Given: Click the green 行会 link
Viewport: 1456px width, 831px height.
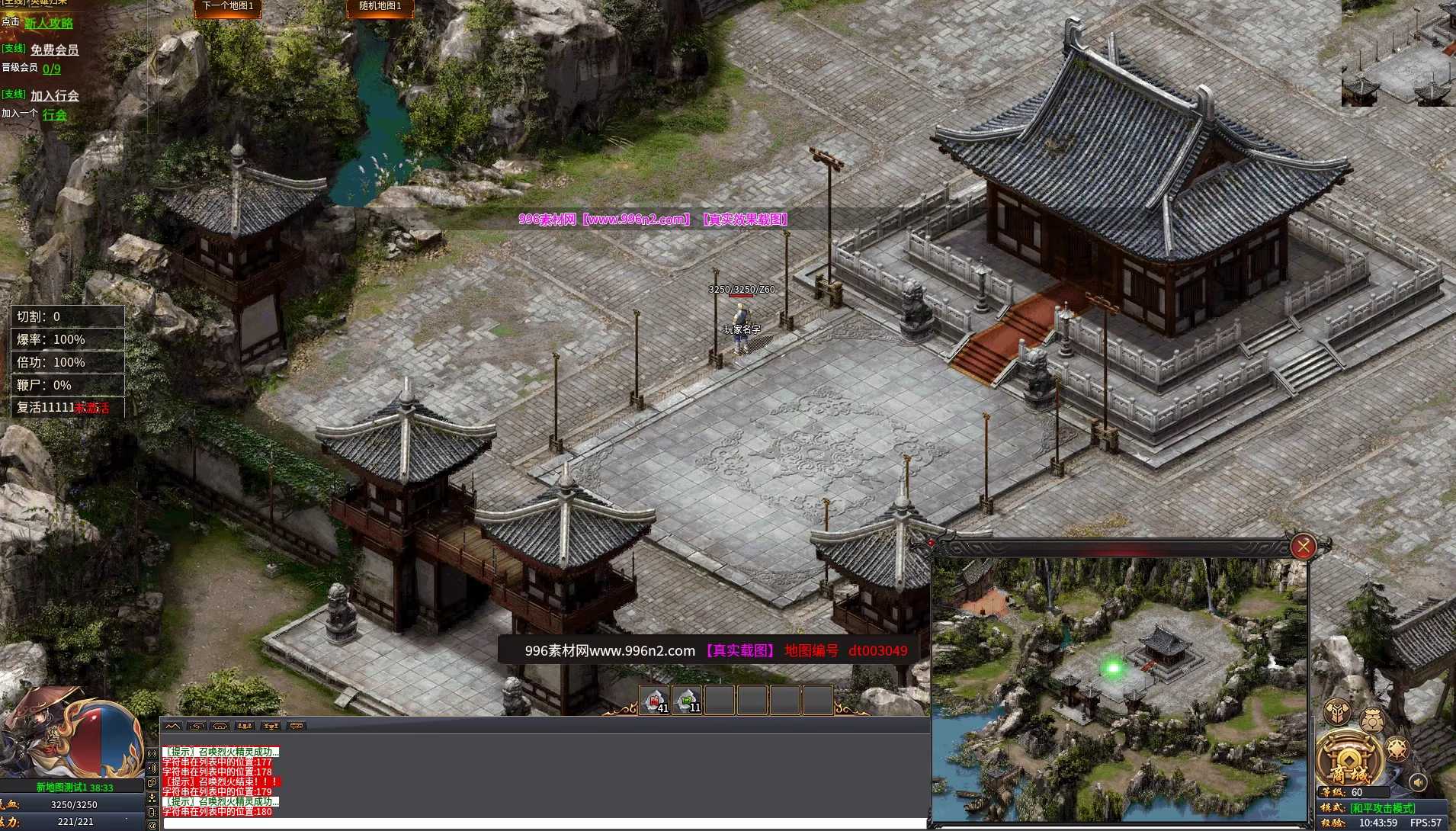Looking at the screenshot, I should click(x=54, y=115).
